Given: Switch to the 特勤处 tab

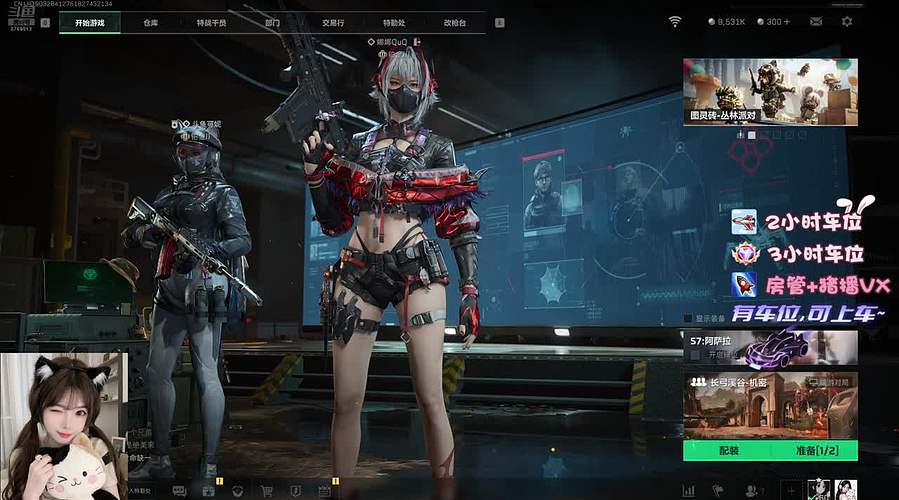Looking at the screenshot, I should (394, 21).
